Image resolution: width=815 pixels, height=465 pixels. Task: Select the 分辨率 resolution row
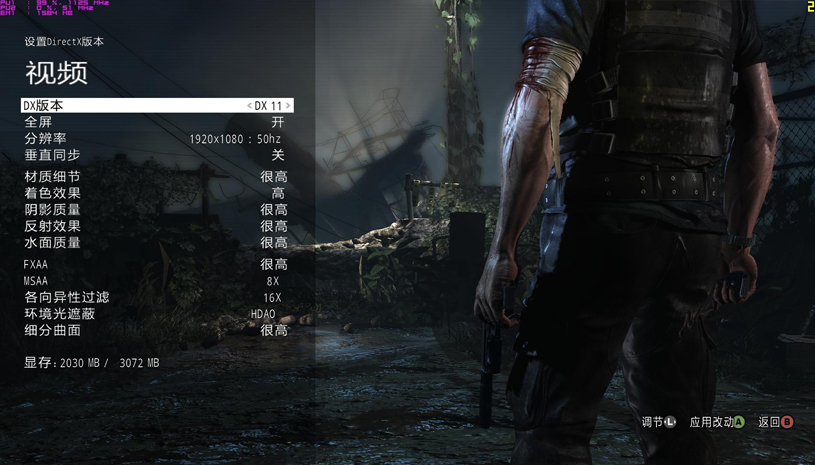click(155, 139)
